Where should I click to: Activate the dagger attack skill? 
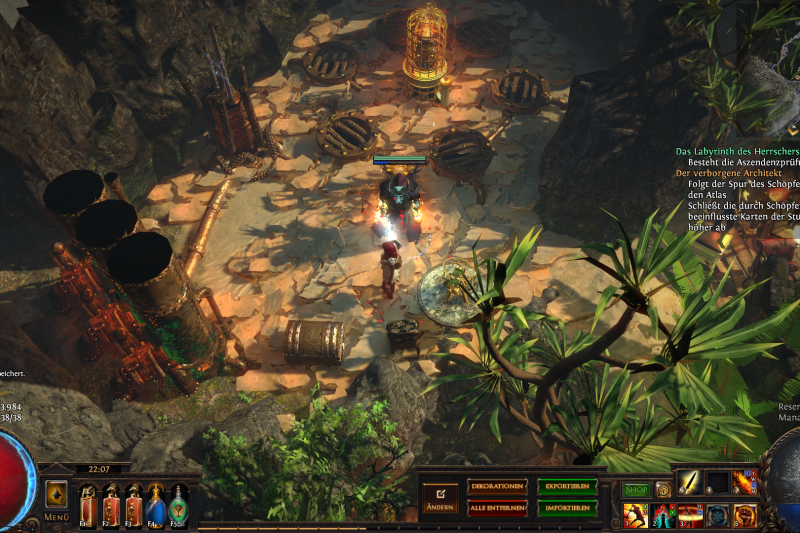point(690,483)
